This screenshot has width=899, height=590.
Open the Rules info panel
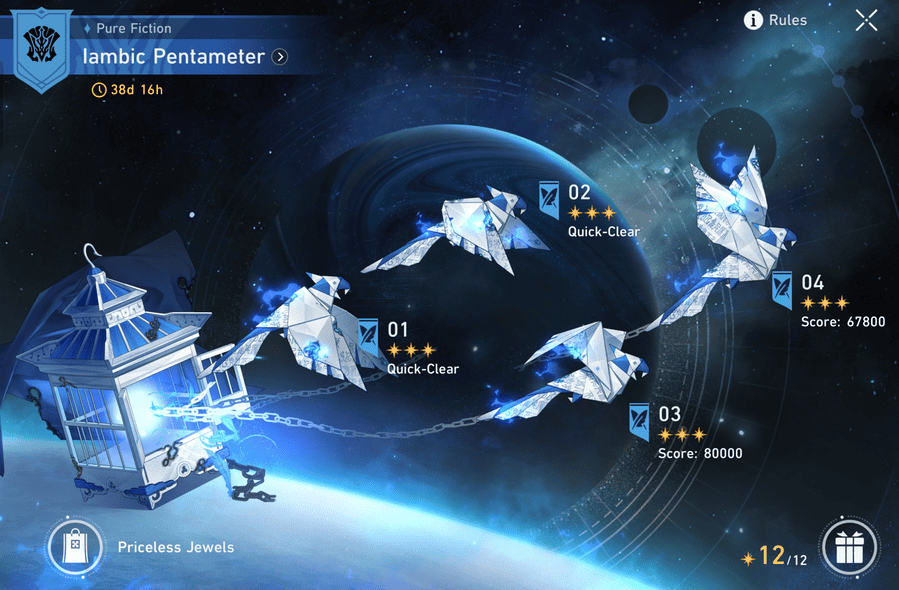point(775,20)
